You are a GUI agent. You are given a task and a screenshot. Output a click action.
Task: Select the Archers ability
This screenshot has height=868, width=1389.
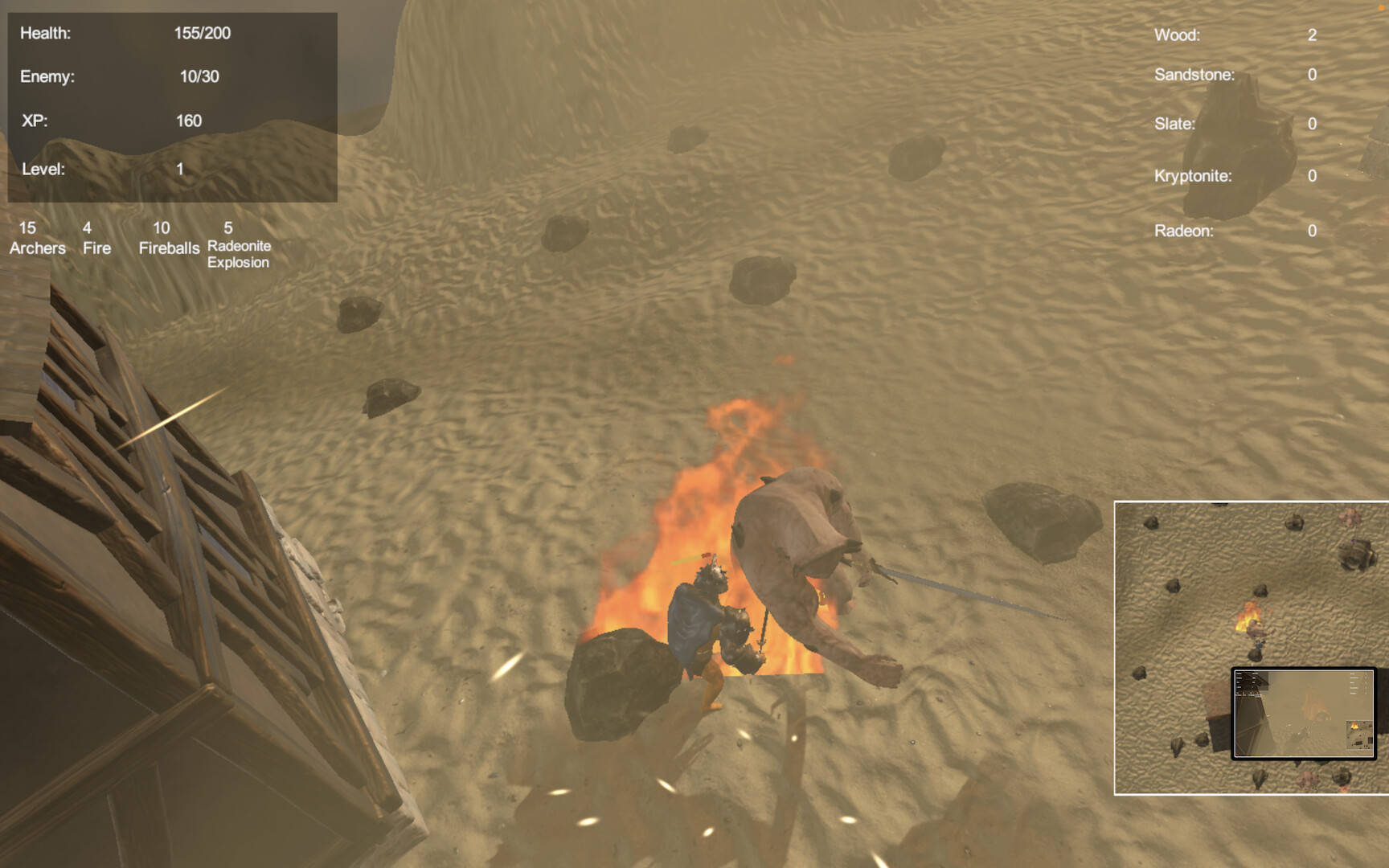tap(38, 239)
